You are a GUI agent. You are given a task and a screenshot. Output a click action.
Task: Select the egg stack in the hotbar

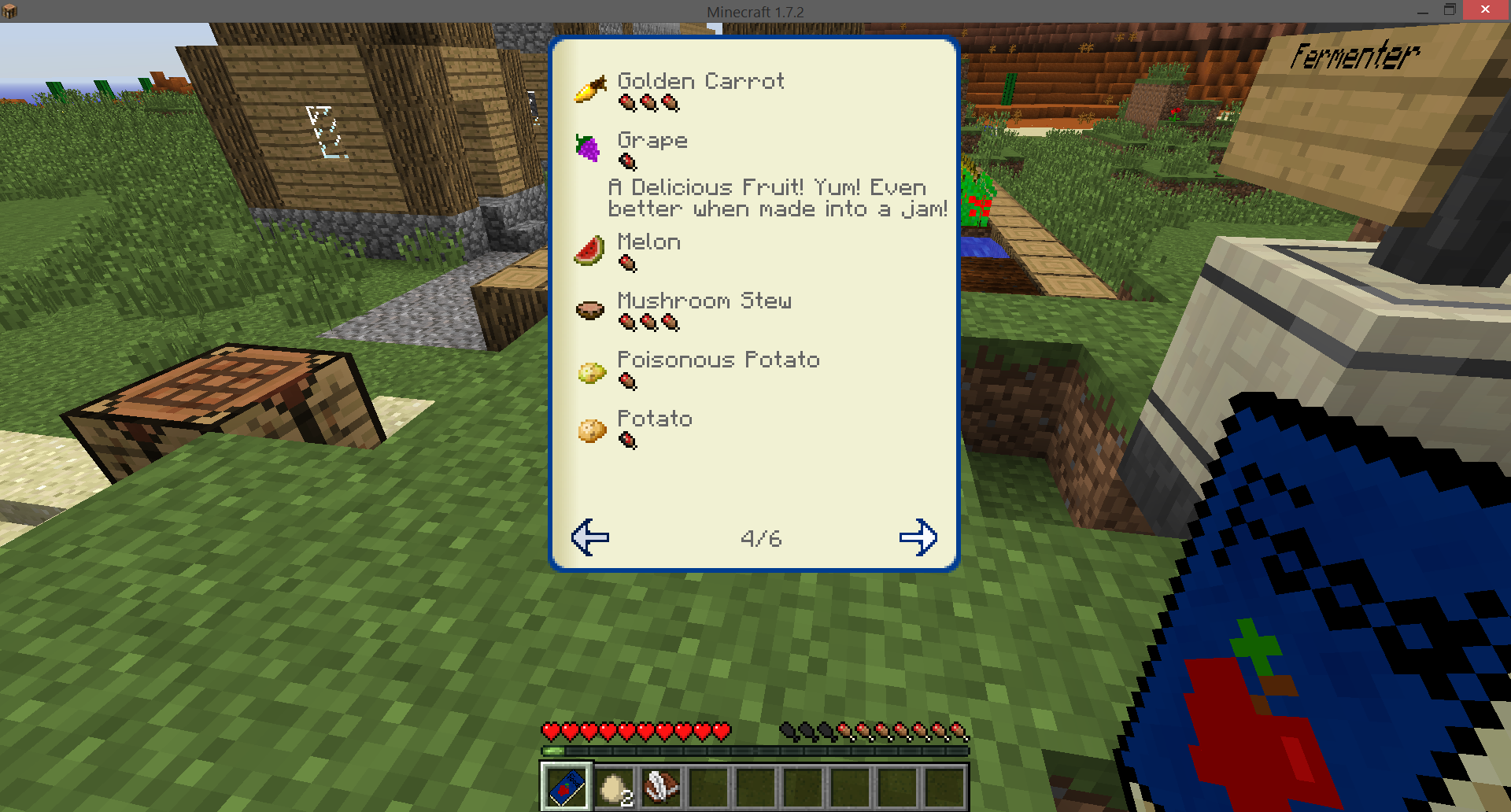tap(614, 786)
